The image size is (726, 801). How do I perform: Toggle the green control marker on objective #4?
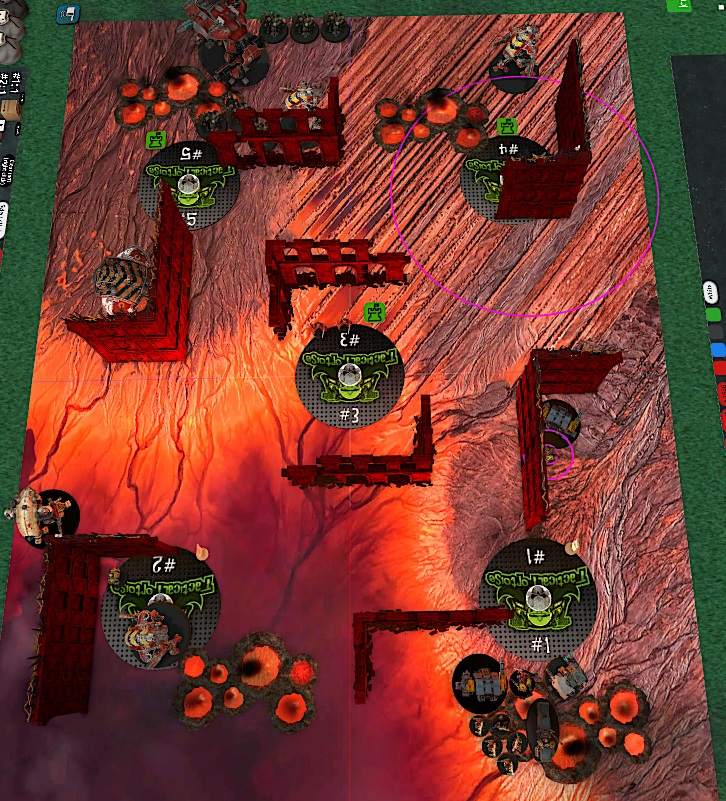[x=507, y=127]
